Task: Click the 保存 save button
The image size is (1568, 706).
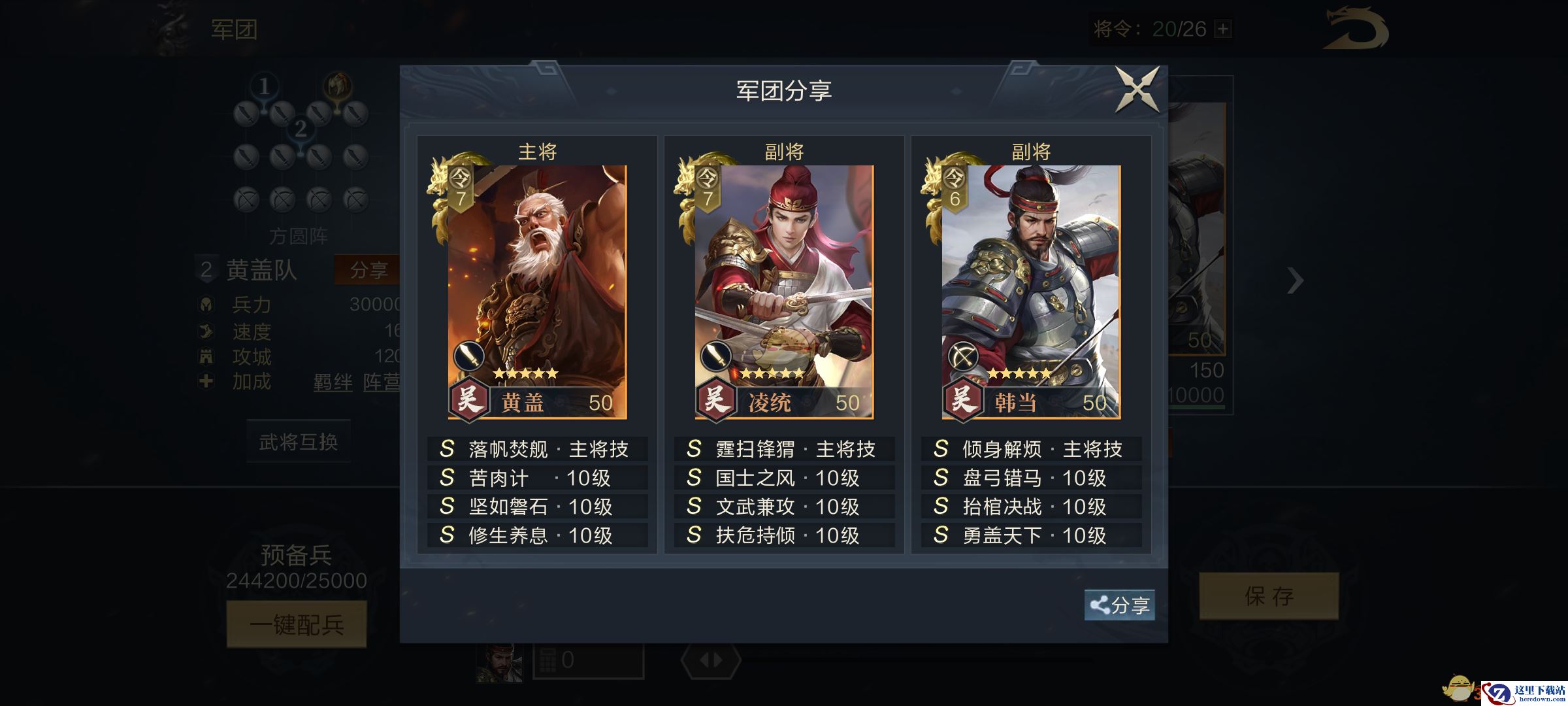Action: coord(1269,596)
